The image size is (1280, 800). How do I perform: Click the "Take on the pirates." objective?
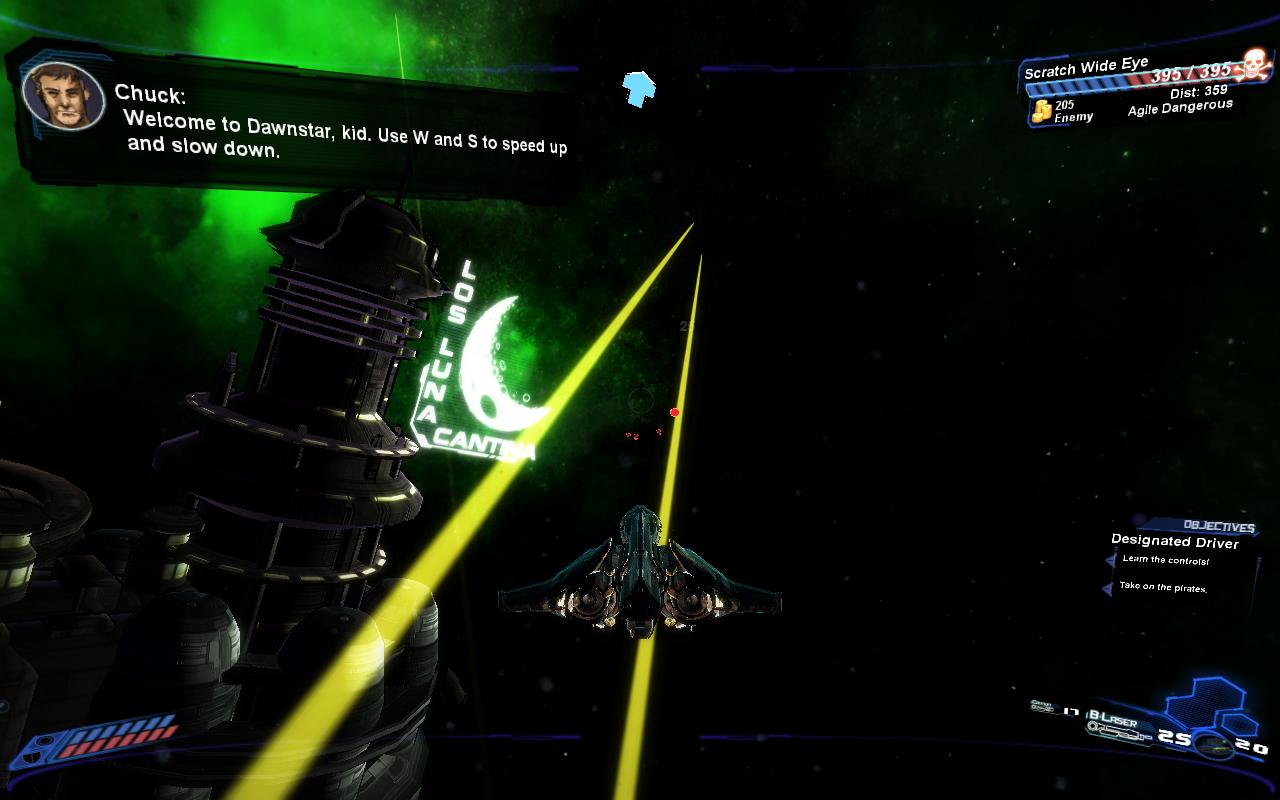(1163, 587)
